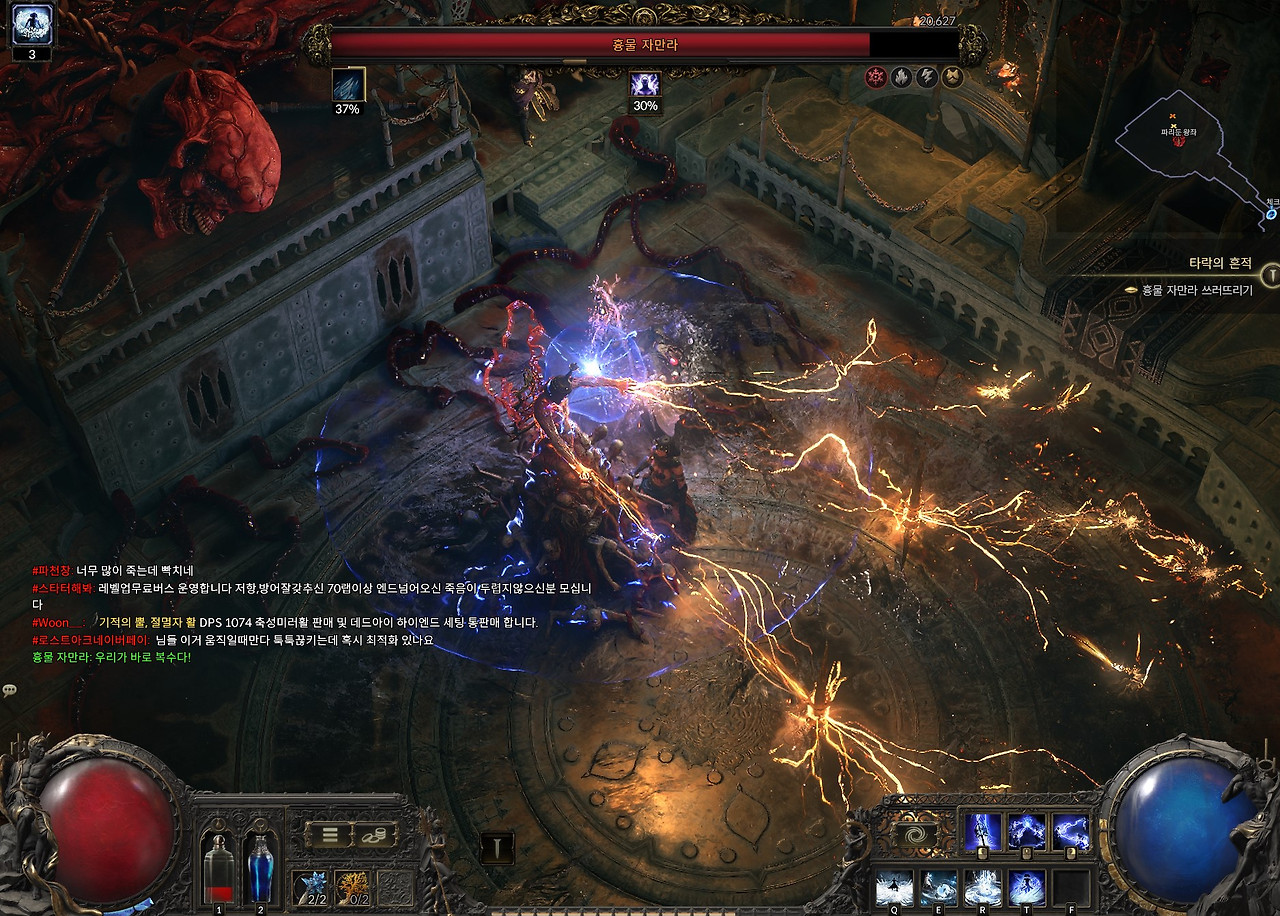Viewport: 1280px width, 916px height.
Task: Select the 타락의 흔적 quest tracker entry
Action: point(1220,263)
